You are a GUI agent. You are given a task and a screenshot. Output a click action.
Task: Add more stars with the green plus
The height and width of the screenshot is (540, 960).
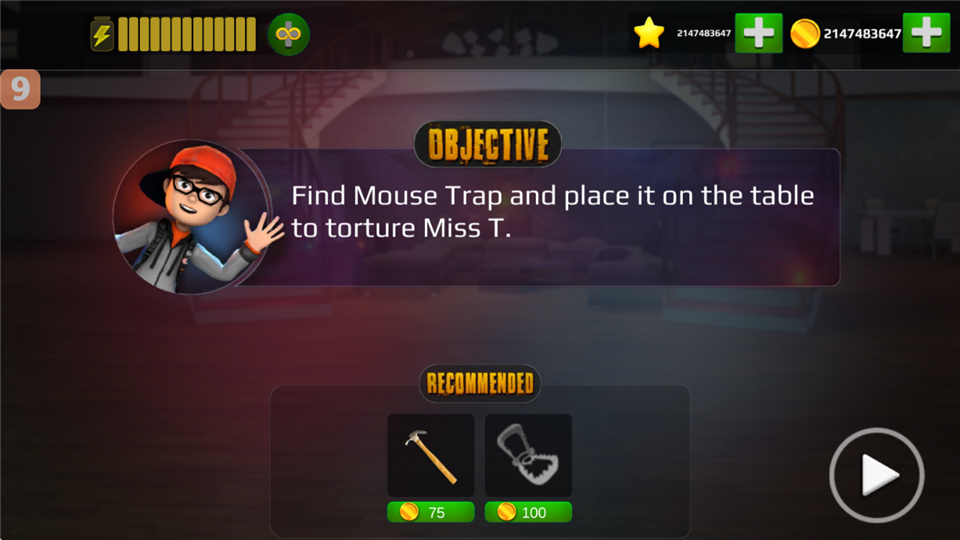758,34
